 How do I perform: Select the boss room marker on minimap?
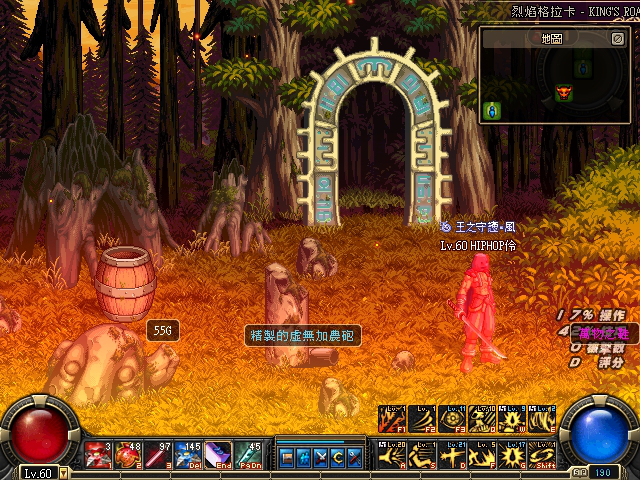point(564,93)
